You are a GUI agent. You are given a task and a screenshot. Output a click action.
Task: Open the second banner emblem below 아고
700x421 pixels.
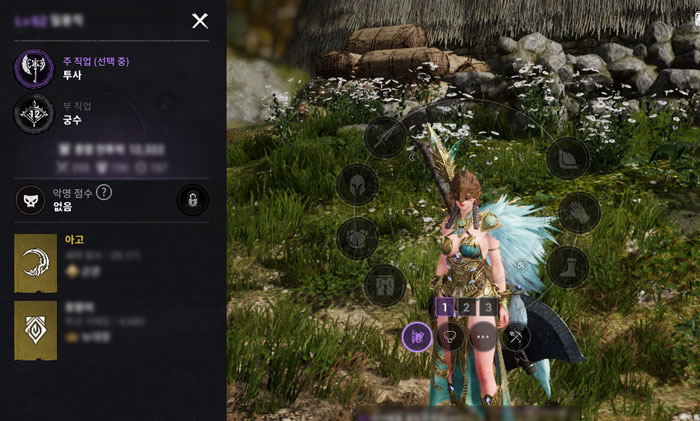pyautogui.click(x=35, y=330)
